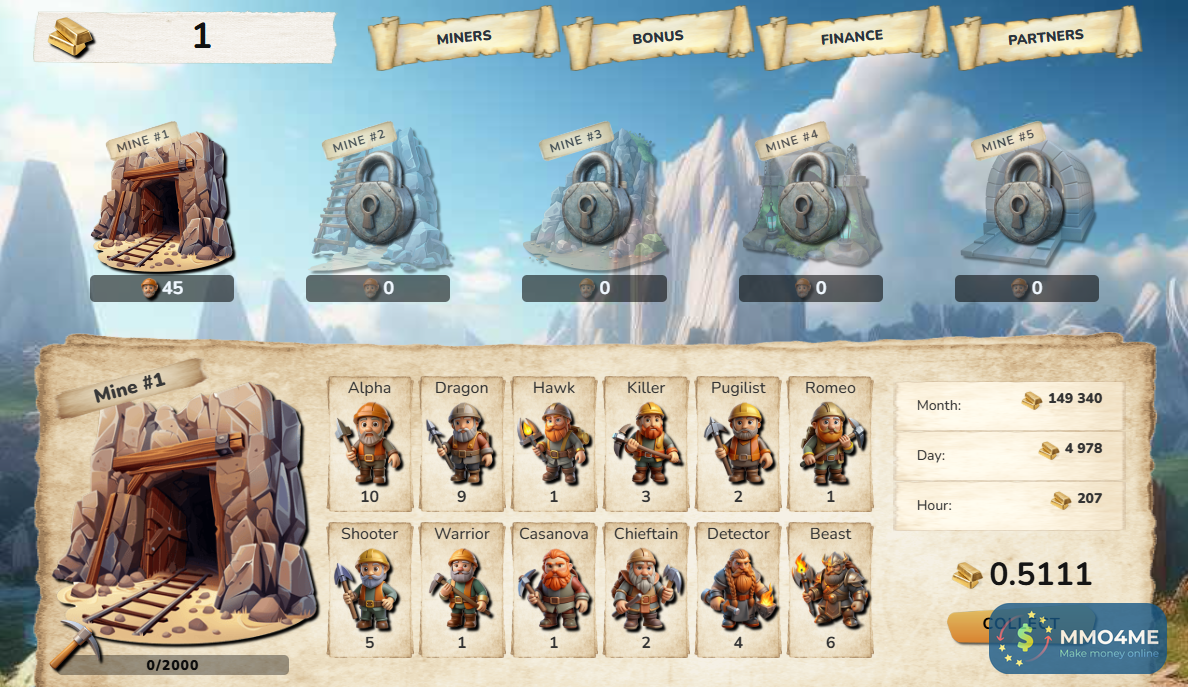The width and height of the screenshot is (1188, 687).
Task: Select the Killer miner card
Action: pos(646,444)
